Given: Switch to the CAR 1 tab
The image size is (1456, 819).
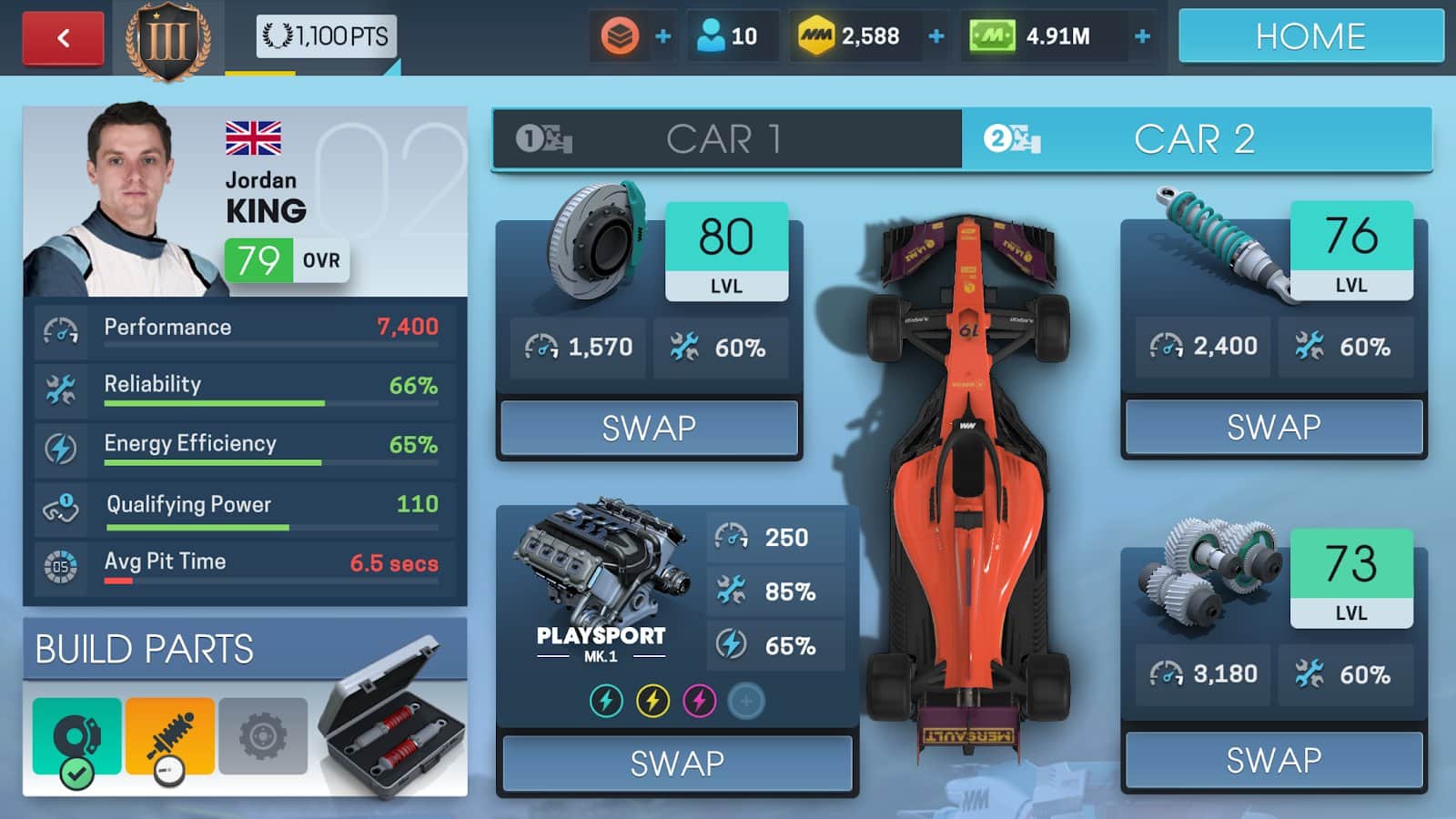Looking at the screenshot, I should point(726,139).
